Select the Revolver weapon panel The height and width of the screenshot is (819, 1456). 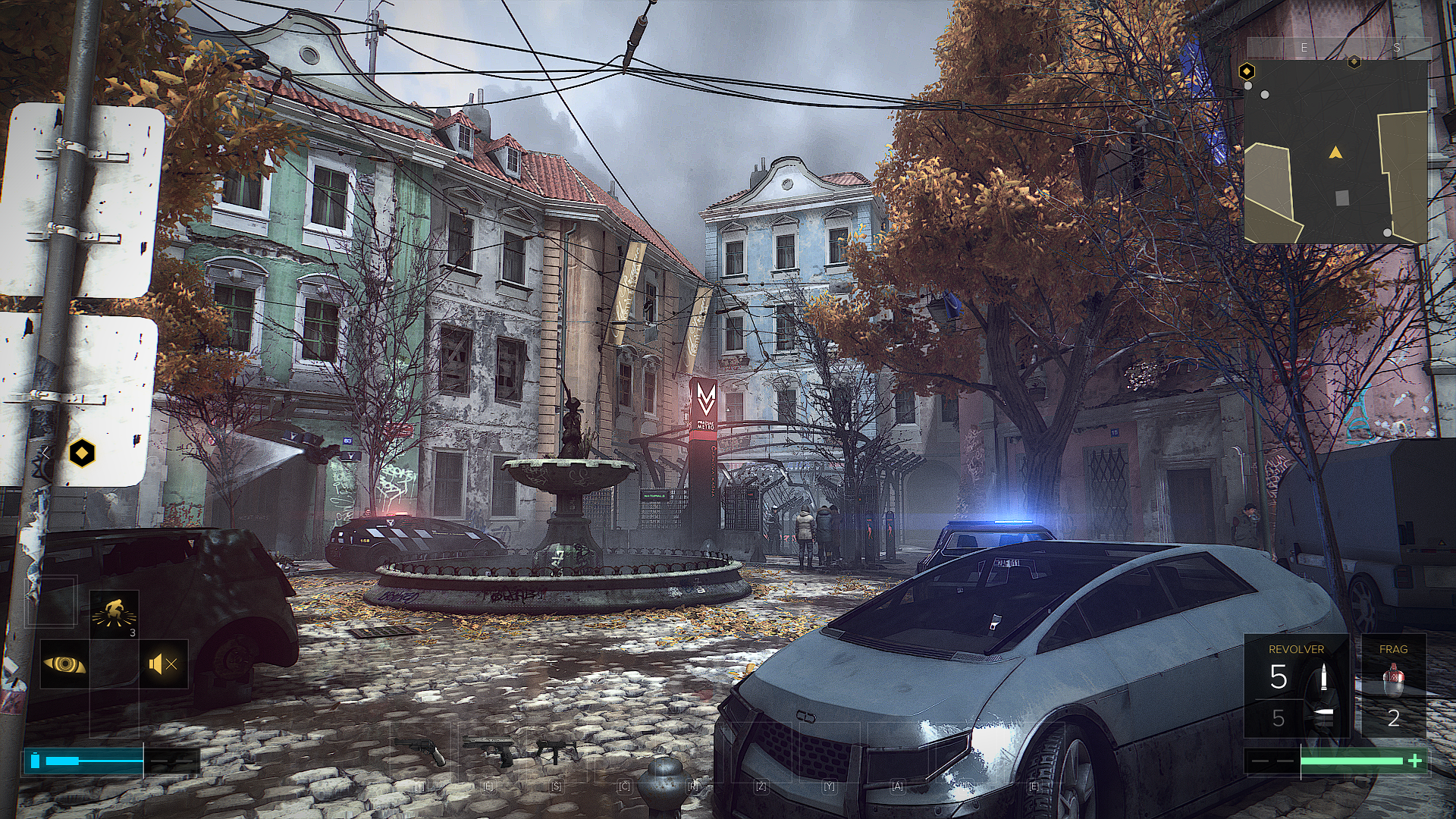(x=1296, y=687)
